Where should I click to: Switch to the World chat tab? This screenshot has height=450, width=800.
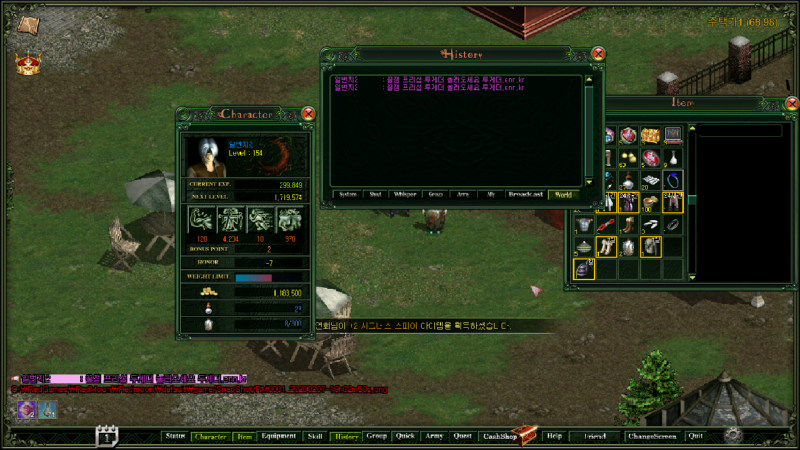click(x=564, y=195)
